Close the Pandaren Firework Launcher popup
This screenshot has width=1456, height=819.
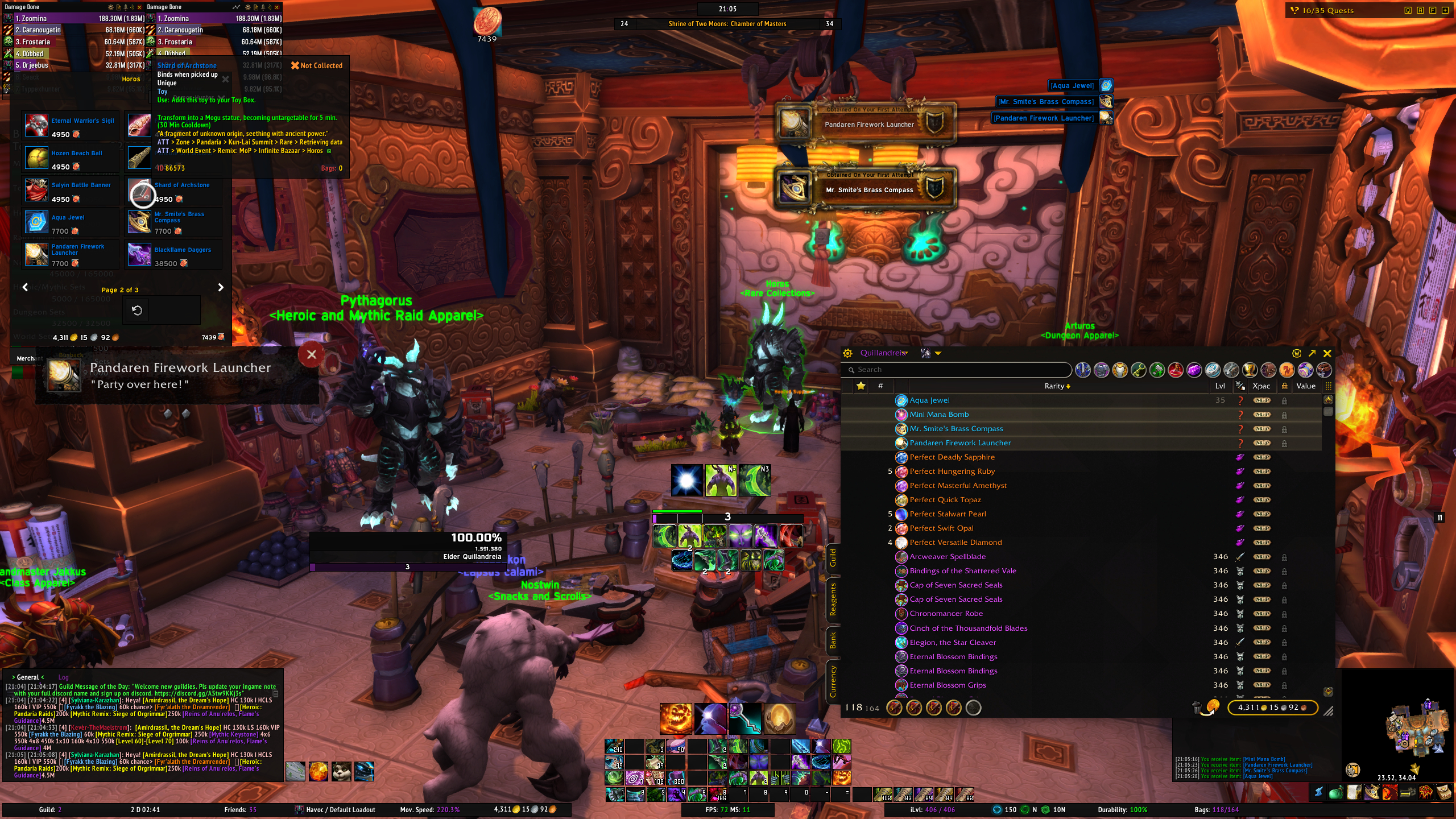[x=311, y=355]
